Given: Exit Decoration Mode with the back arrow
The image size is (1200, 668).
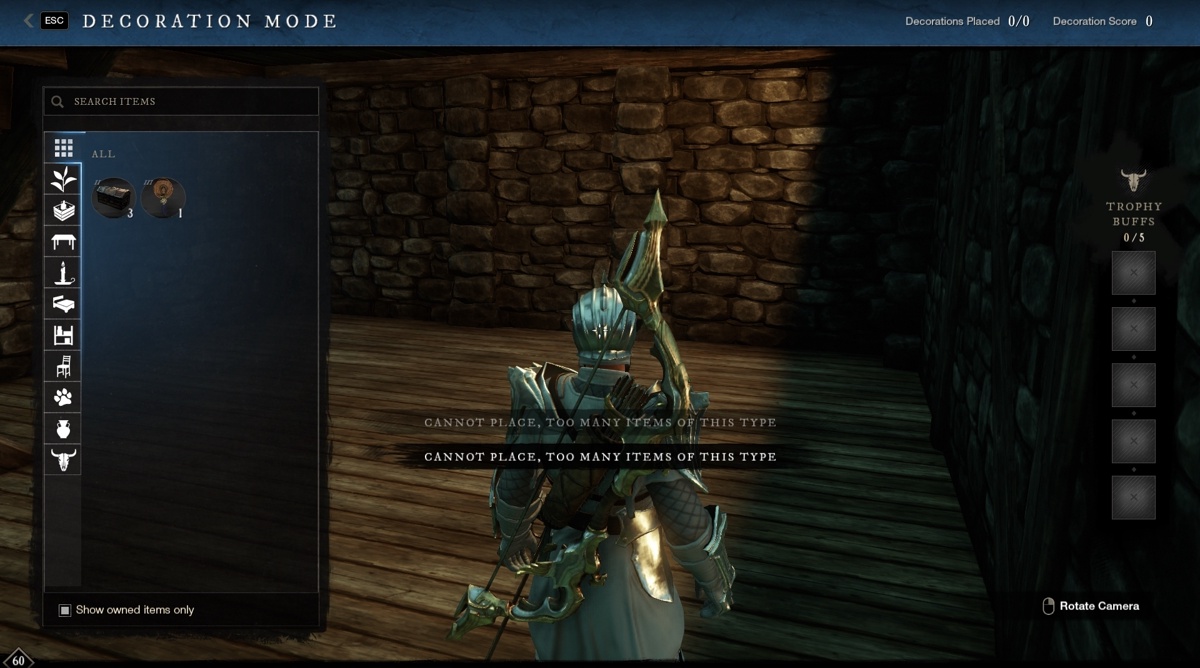Looking at the screenshot, I should (29, 21).
